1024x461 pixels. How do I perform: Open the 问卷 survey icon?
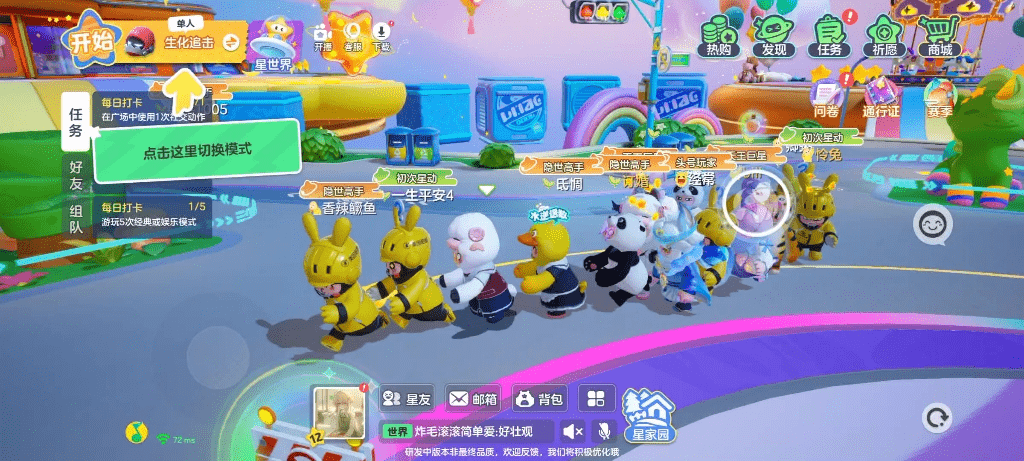pyautogui.click(x=826, y=98)
